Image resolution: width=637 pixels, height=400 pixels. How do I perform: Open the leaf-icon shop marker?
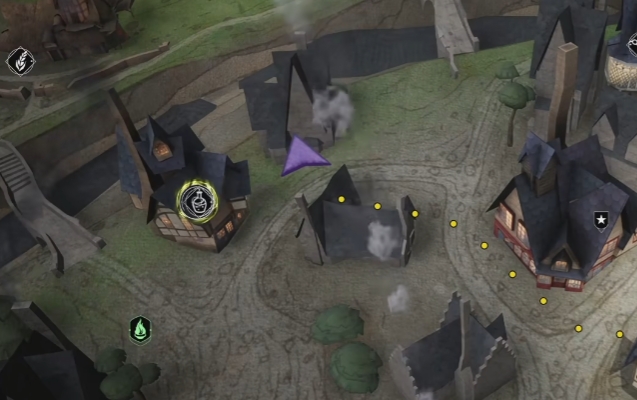coord(18,62)
